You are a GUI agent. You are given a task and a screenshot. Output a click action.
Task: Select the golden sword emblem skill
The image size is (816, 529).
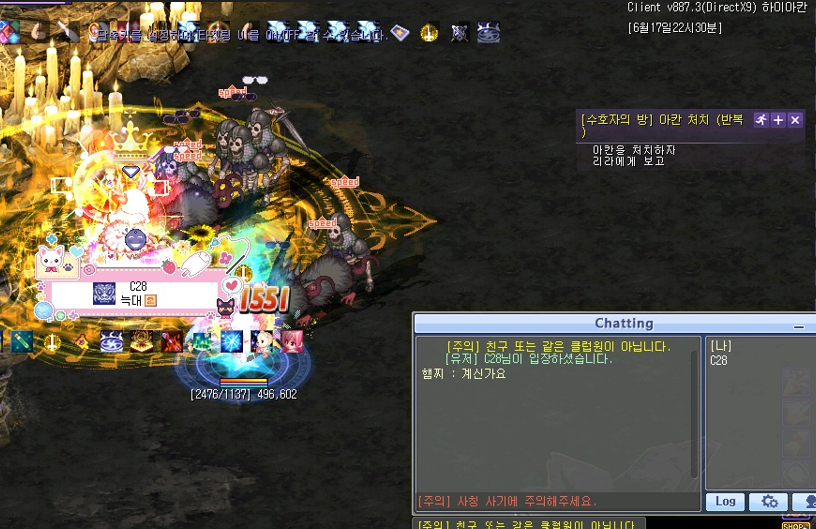pyautogui.click(x=51, y=341)
